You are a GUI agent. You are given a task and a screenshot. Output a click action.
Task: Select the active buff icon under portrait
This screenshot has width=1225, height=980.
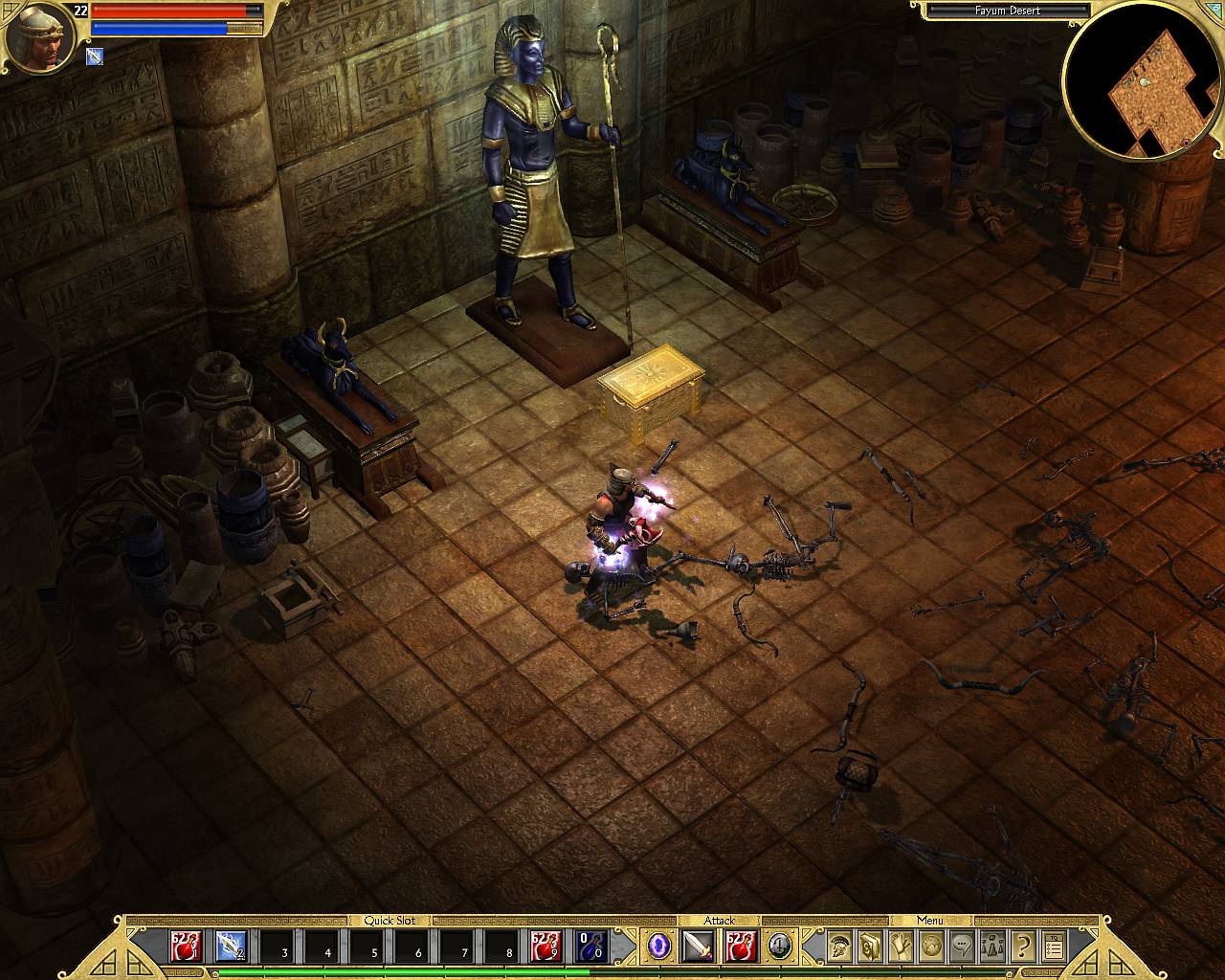point(95,56)
